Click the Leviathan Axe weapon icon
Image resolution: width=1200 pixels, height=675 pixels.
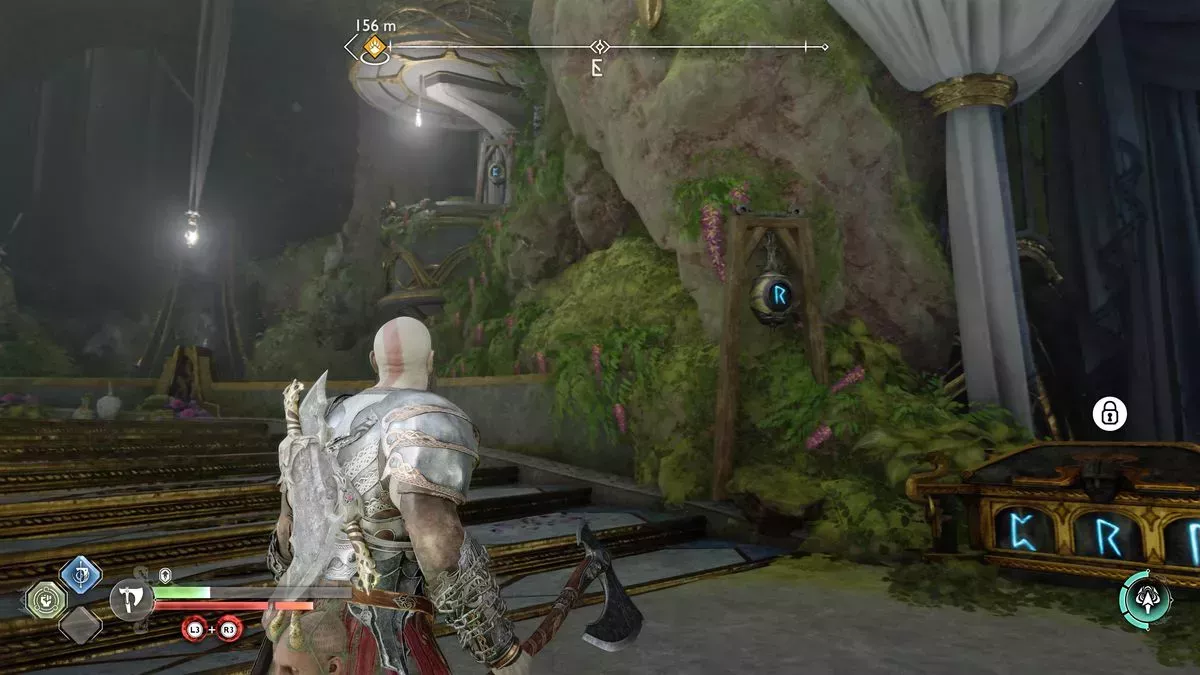(130, 600)
